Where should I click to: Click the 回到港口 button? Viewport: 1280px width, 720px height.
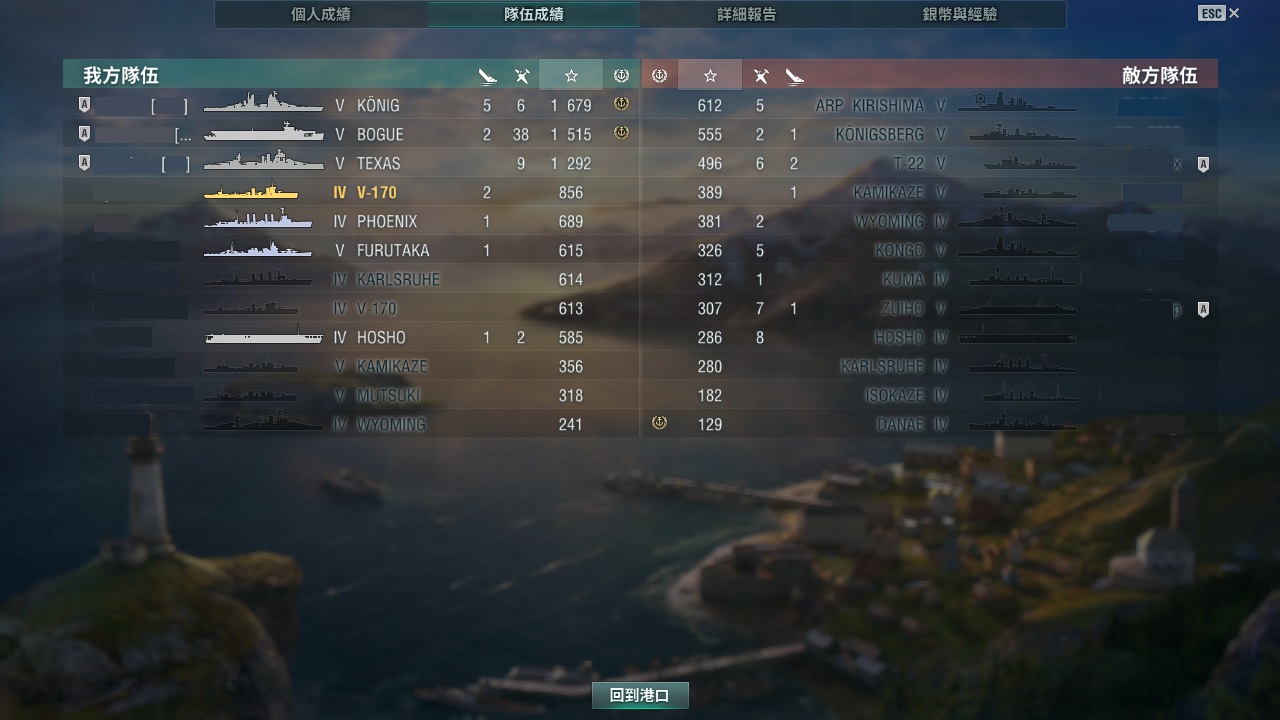pyautogui.click(x=640, y=695)
